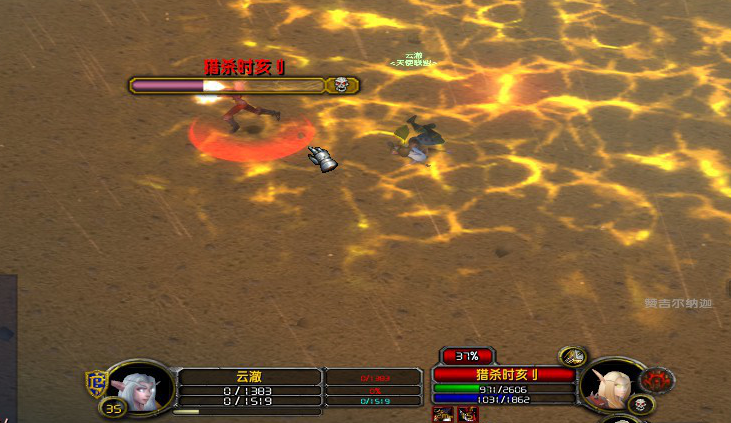Select the second debuff icon under the target frame
This screenshot has width=731, height=423.
(467, 413)
